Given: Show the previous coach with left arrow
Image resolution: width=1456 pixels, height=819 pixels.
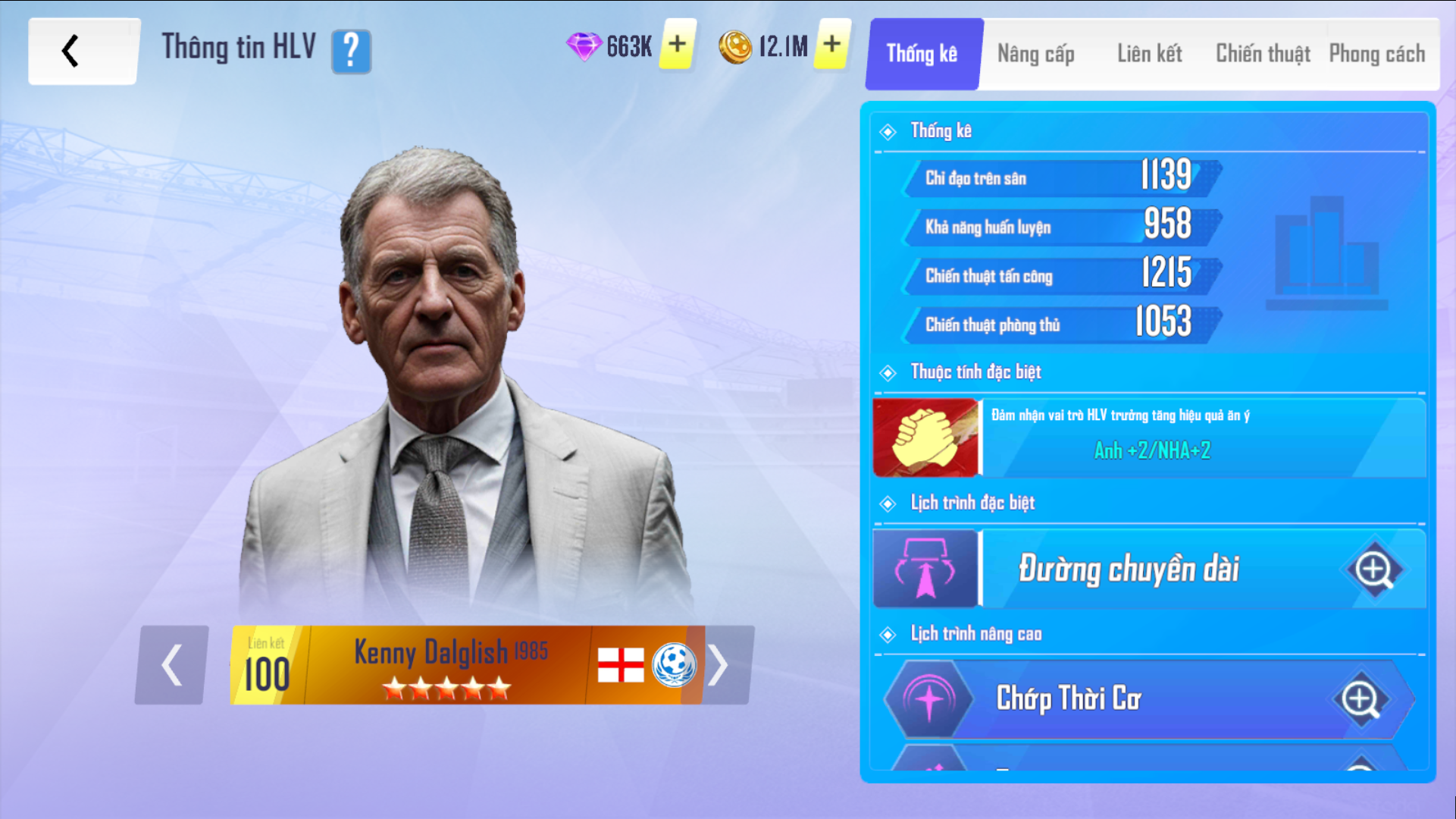Looking at the screenshot, I should (172, 665).
